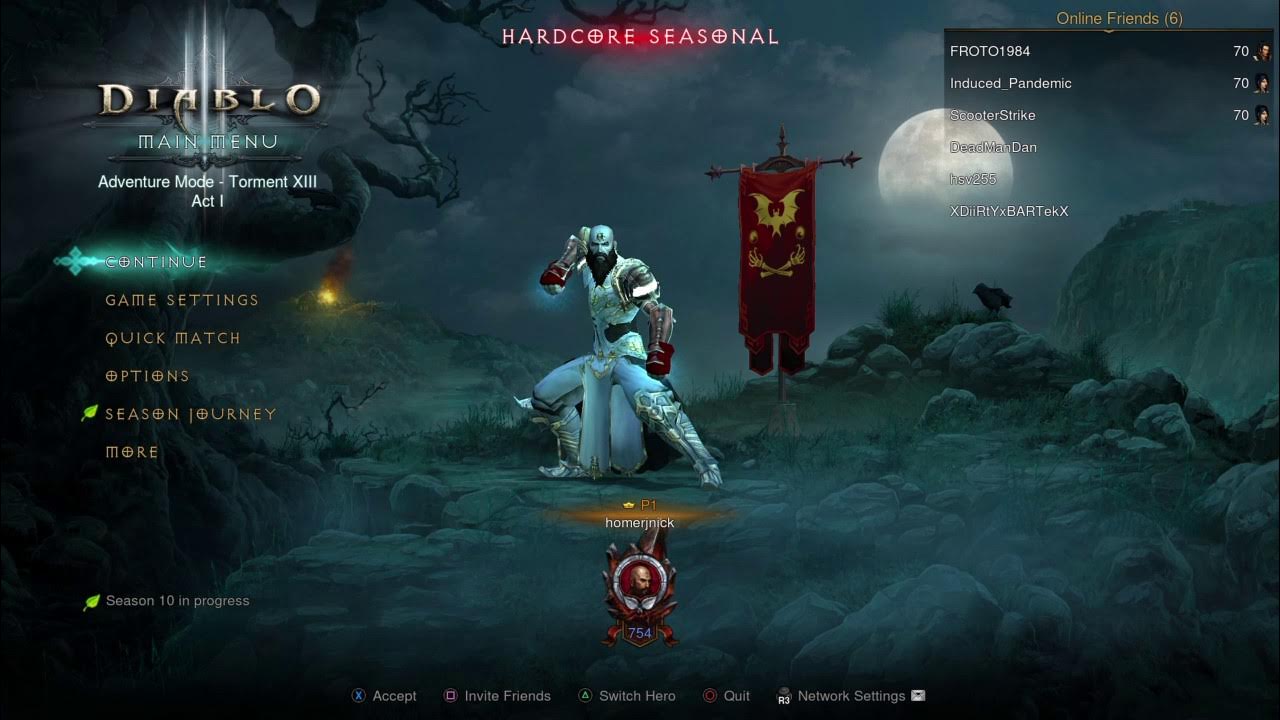1280x720 pixels.
Task: Click the X Accept icon in bottom bar
Action: pyautogui.click(x=358, y=695)
